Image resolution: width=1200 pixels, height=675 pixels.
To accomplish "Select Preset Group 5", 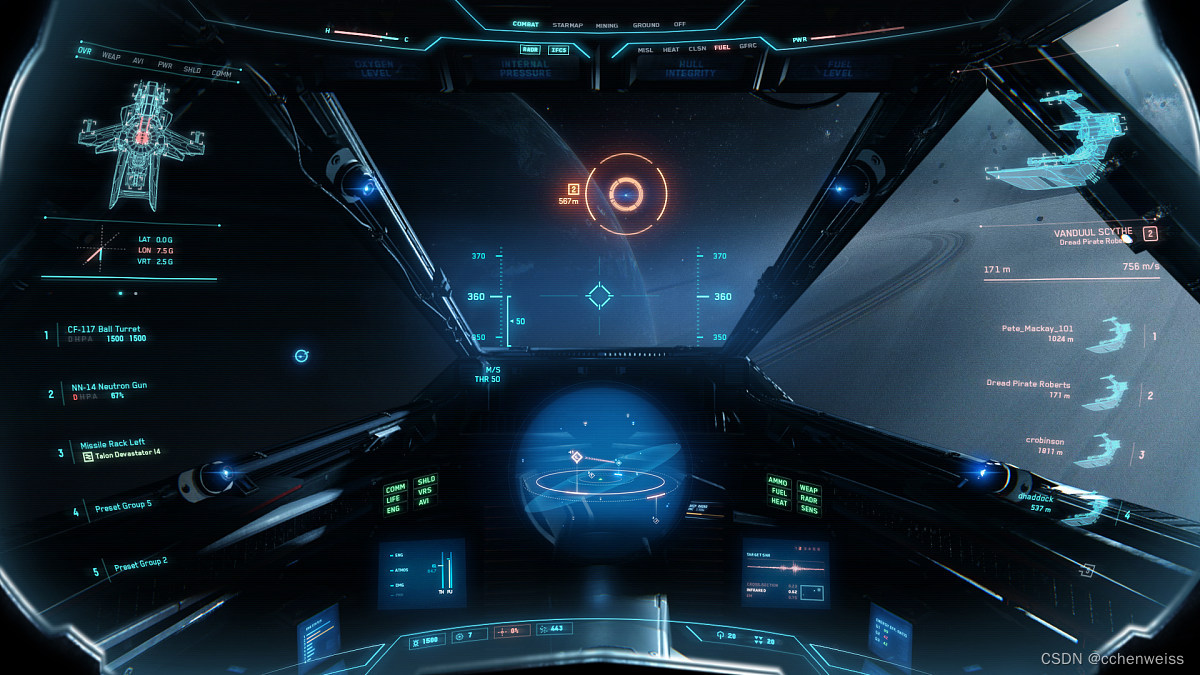I will [123, 505].
